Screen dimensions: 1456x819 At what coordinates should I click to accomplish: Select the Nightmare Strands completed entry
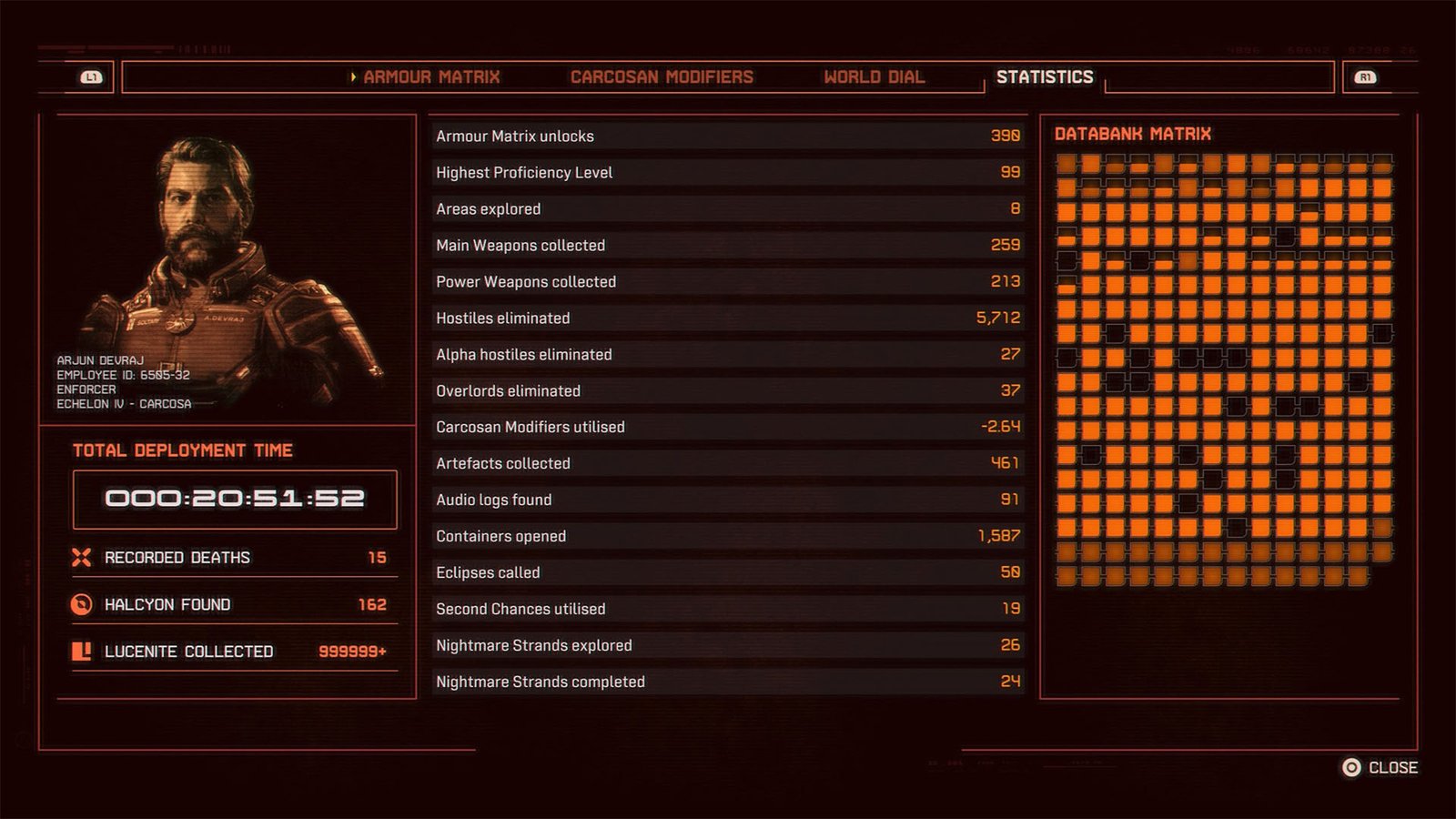[726, 682]
